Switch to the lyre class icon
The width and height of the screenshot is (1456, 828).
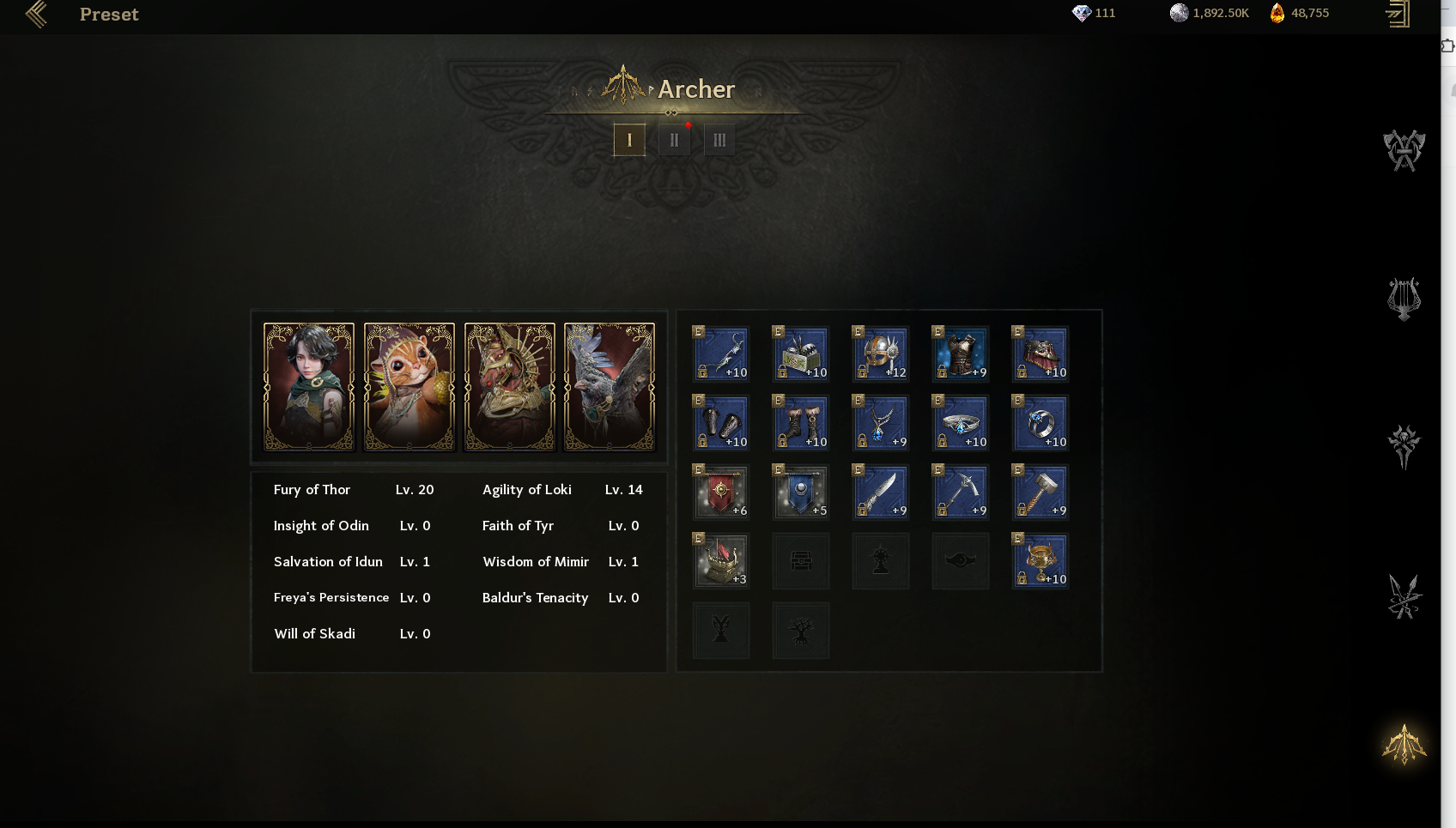1404,299
